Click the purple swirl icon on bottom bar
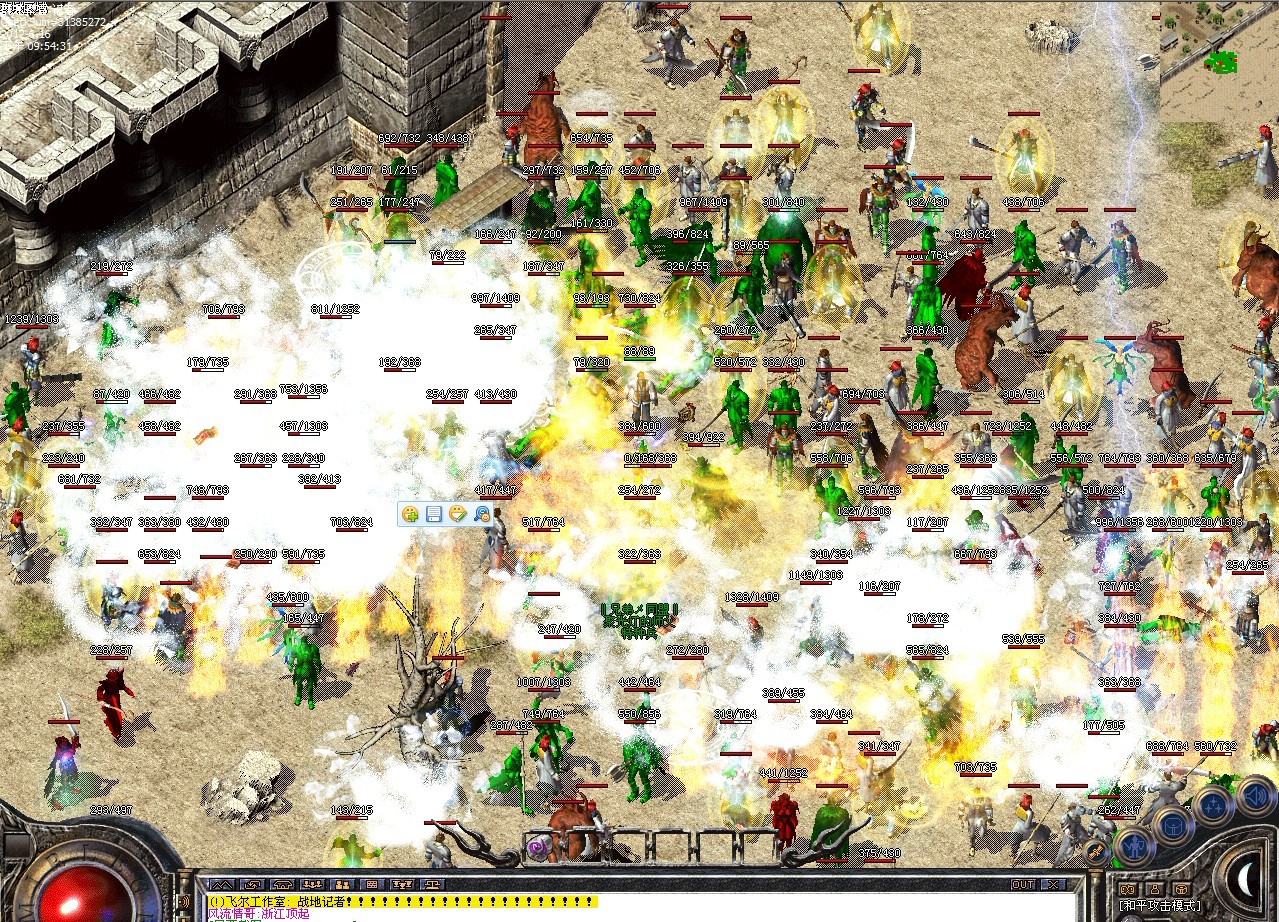Image resolution: width=1279 pixels, height=922 pixels. (537, 849)
